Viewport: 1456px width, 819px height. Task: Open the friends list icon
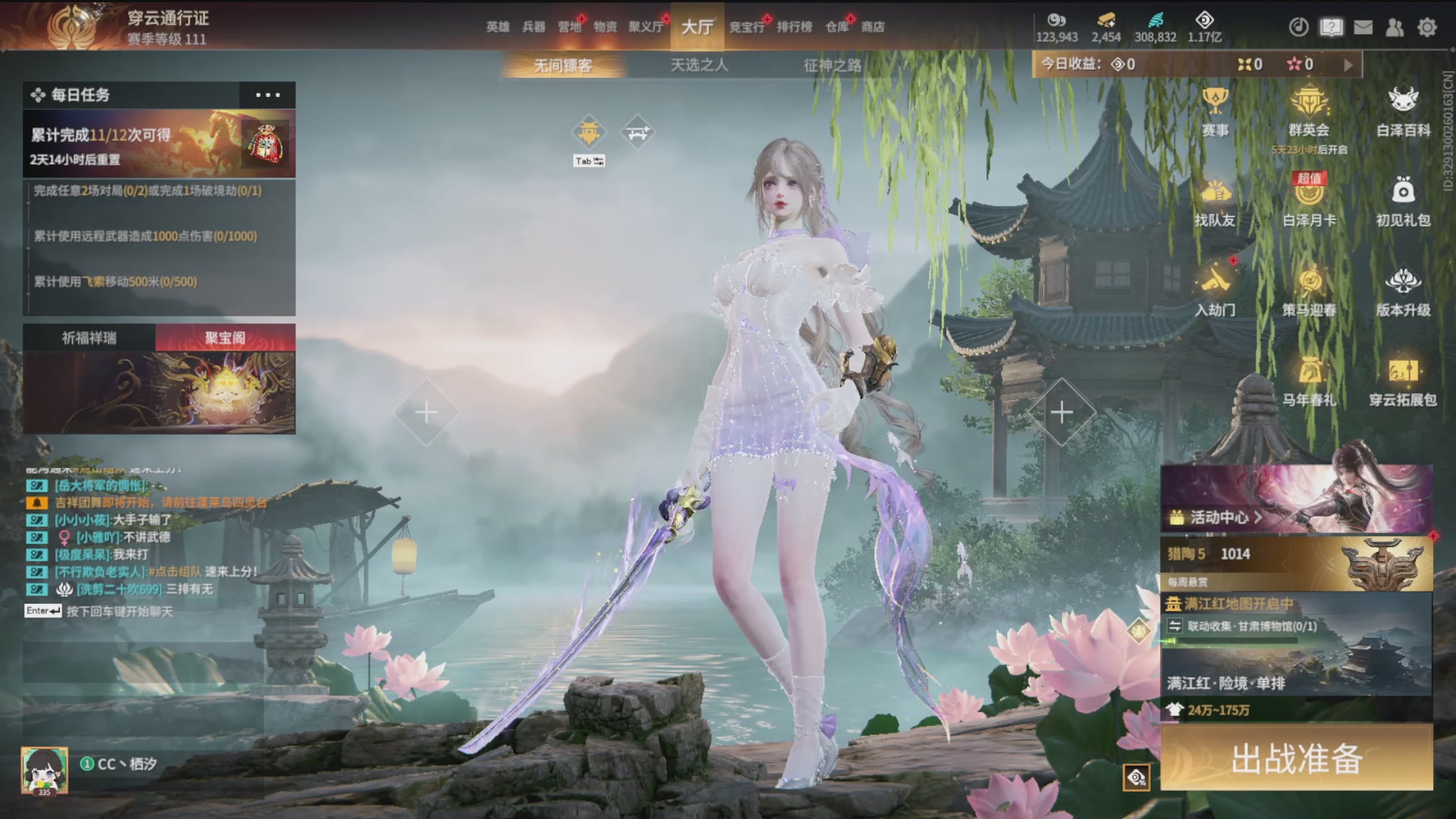click(1395, 28)
